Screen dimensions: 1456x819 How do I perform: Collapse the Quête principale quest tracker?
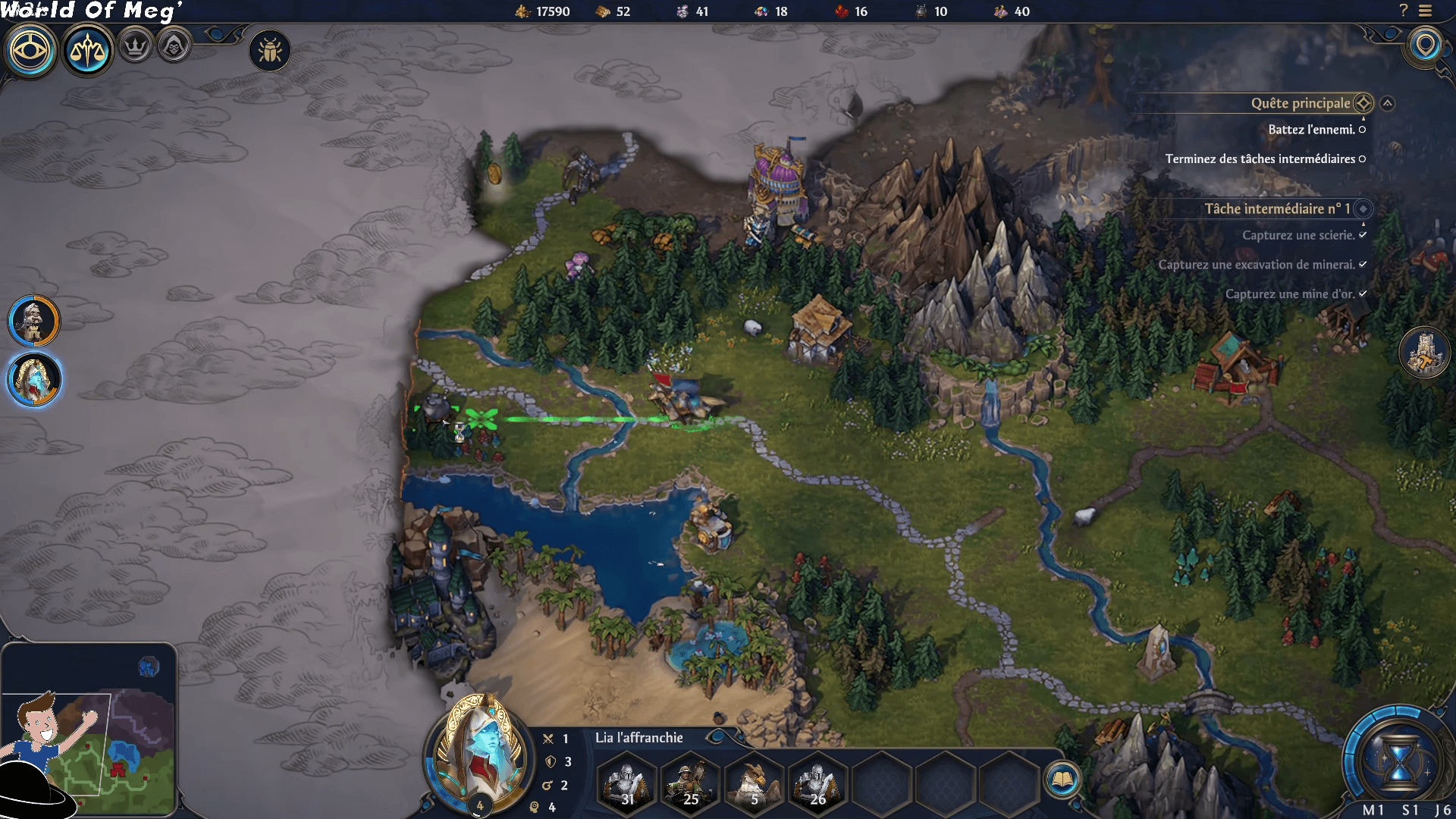pyautogui.click(x=1387, y=103)
